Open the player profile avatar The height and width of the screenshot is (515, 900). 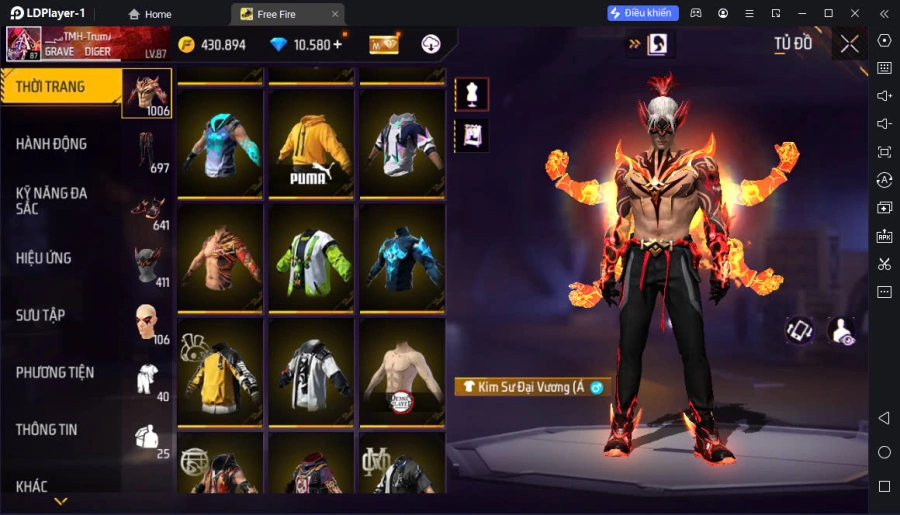pyautogui.click(x=24, y=44)
